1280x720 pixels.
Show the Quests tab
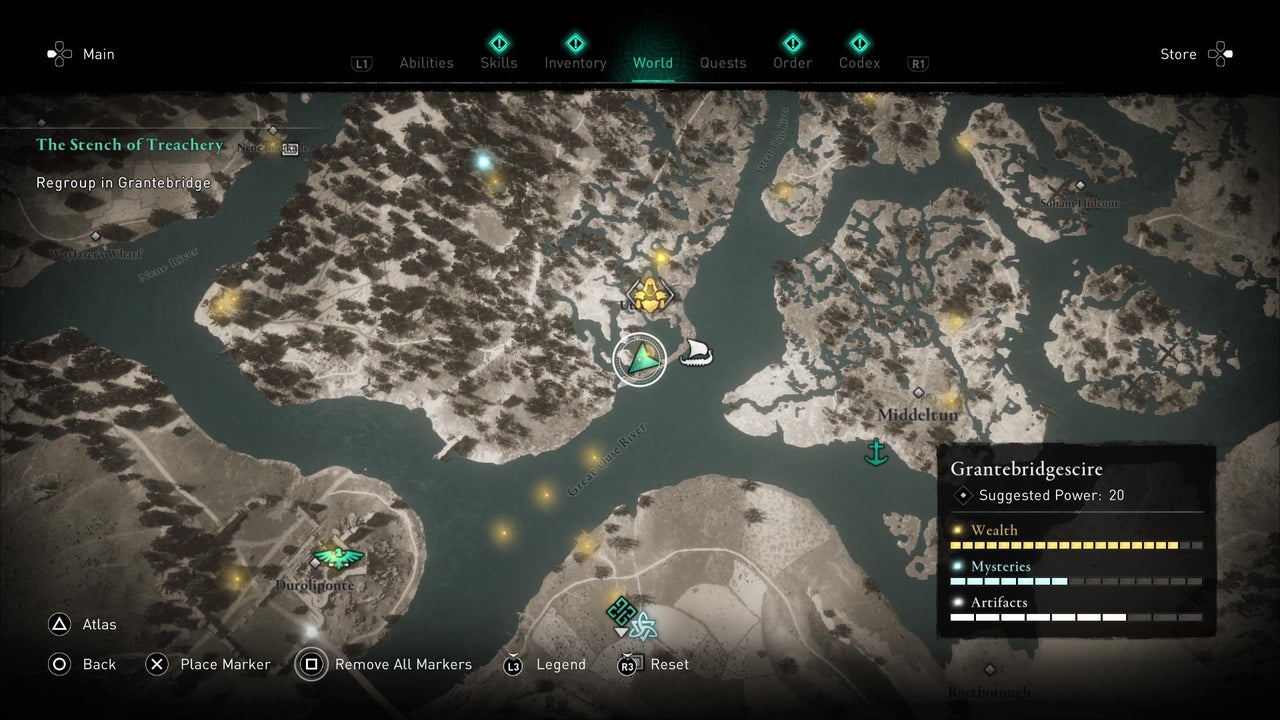coord(723,63)
